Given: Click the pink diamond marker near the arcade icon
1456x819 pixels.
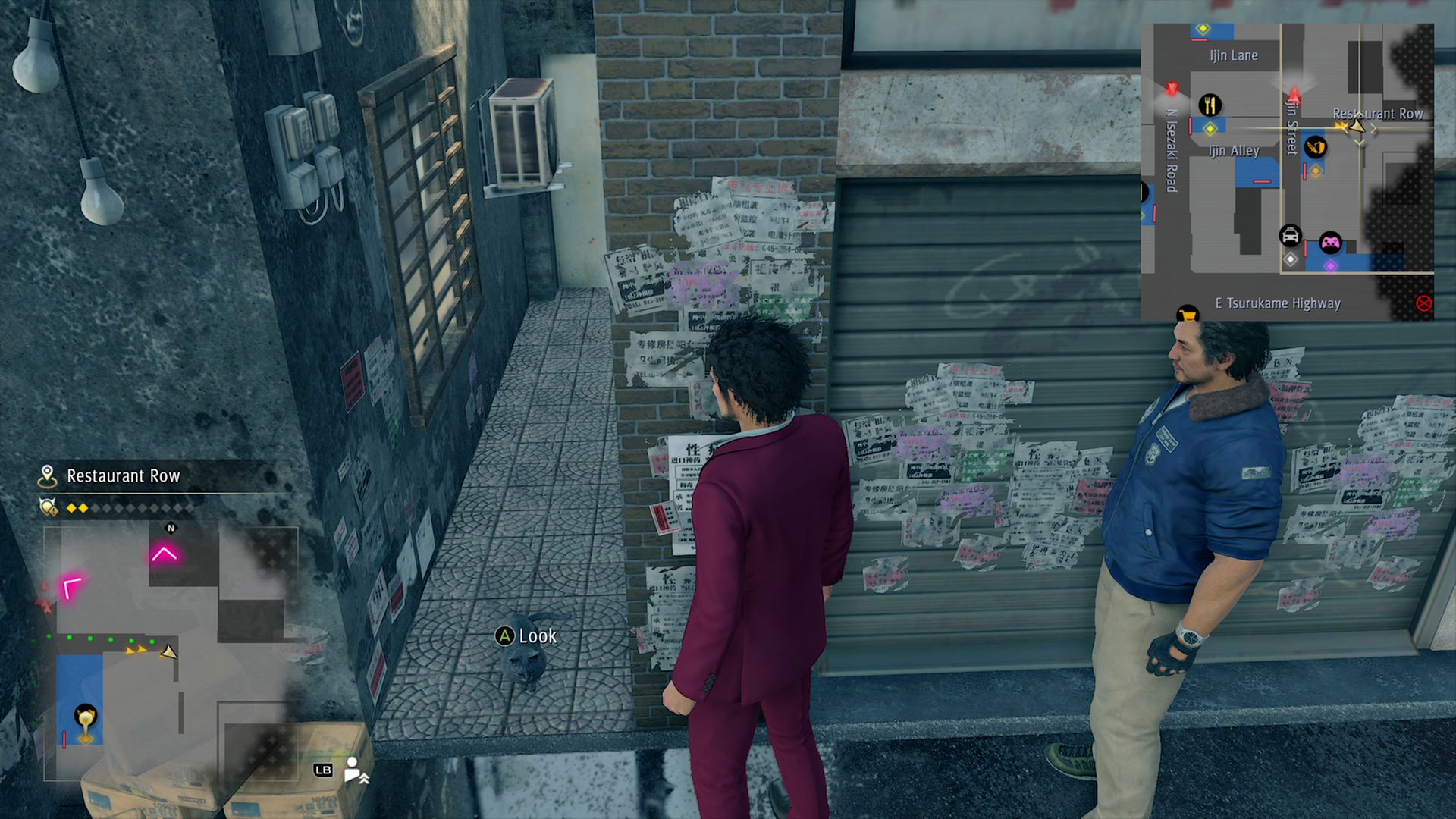Looking at the screenshot, I should (1331, 265).
